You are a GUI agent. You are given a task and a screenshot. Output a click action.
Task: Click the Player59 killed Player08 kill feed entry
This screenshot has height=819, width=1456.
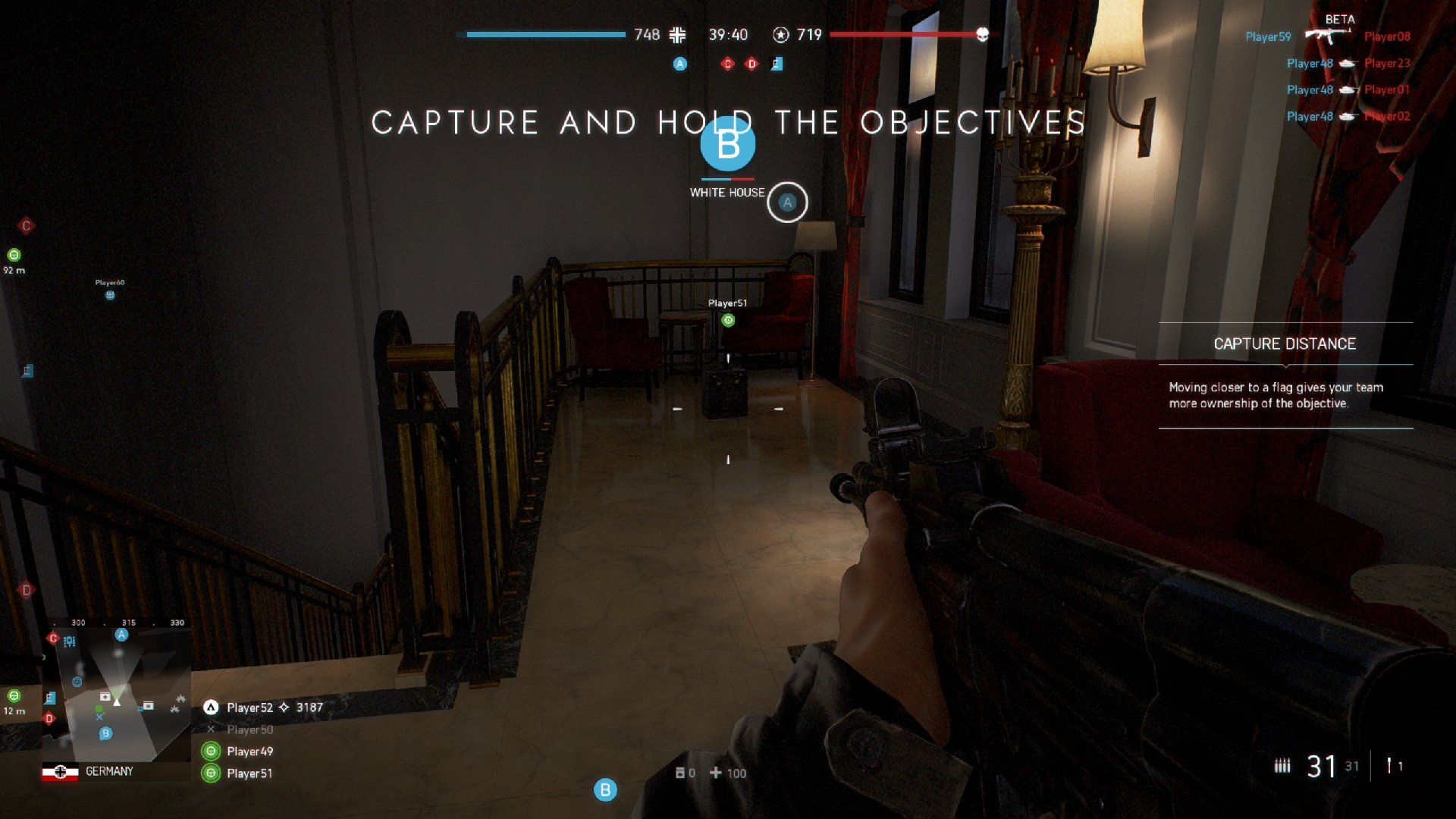1327,36
